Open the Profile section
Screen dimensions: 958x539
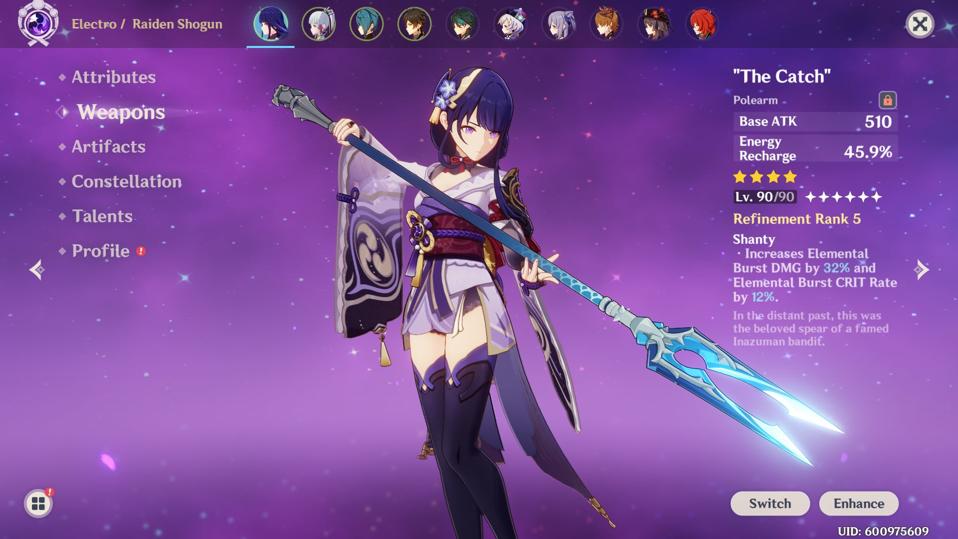pyautogui.click(x=100, y=251)
